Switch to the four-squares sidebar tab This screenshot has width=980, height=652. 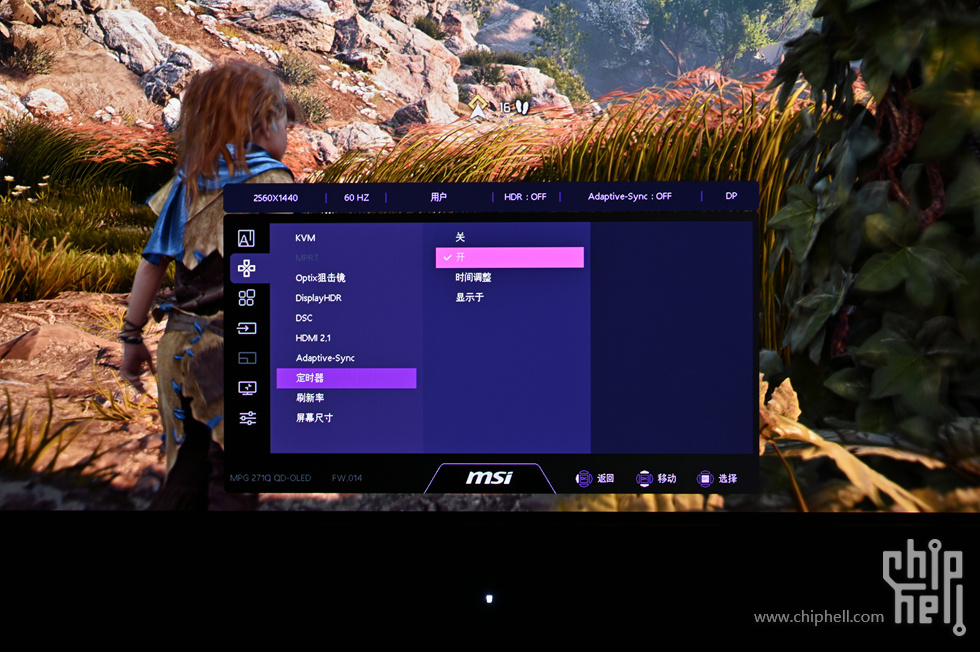246,298
